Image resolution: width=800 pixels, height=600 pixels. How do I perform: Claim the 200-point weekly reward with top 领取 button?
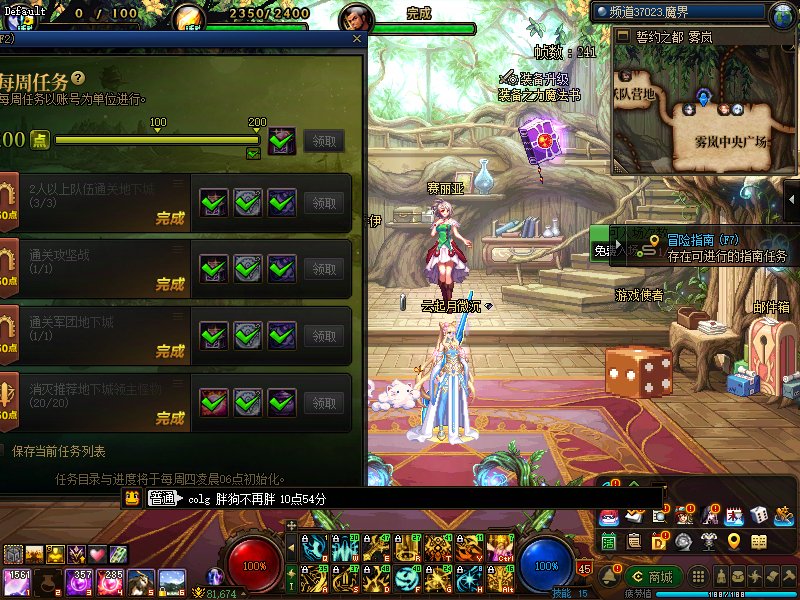(x=323, y=141)
